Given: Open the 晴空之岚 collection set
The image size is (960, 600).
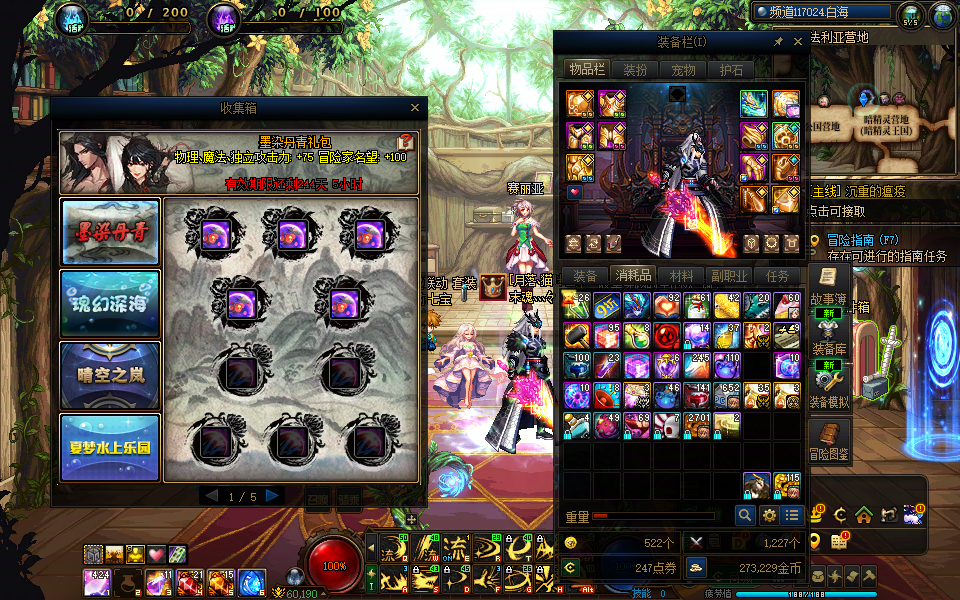Looking at the screenshot, I should click(110, 375).
